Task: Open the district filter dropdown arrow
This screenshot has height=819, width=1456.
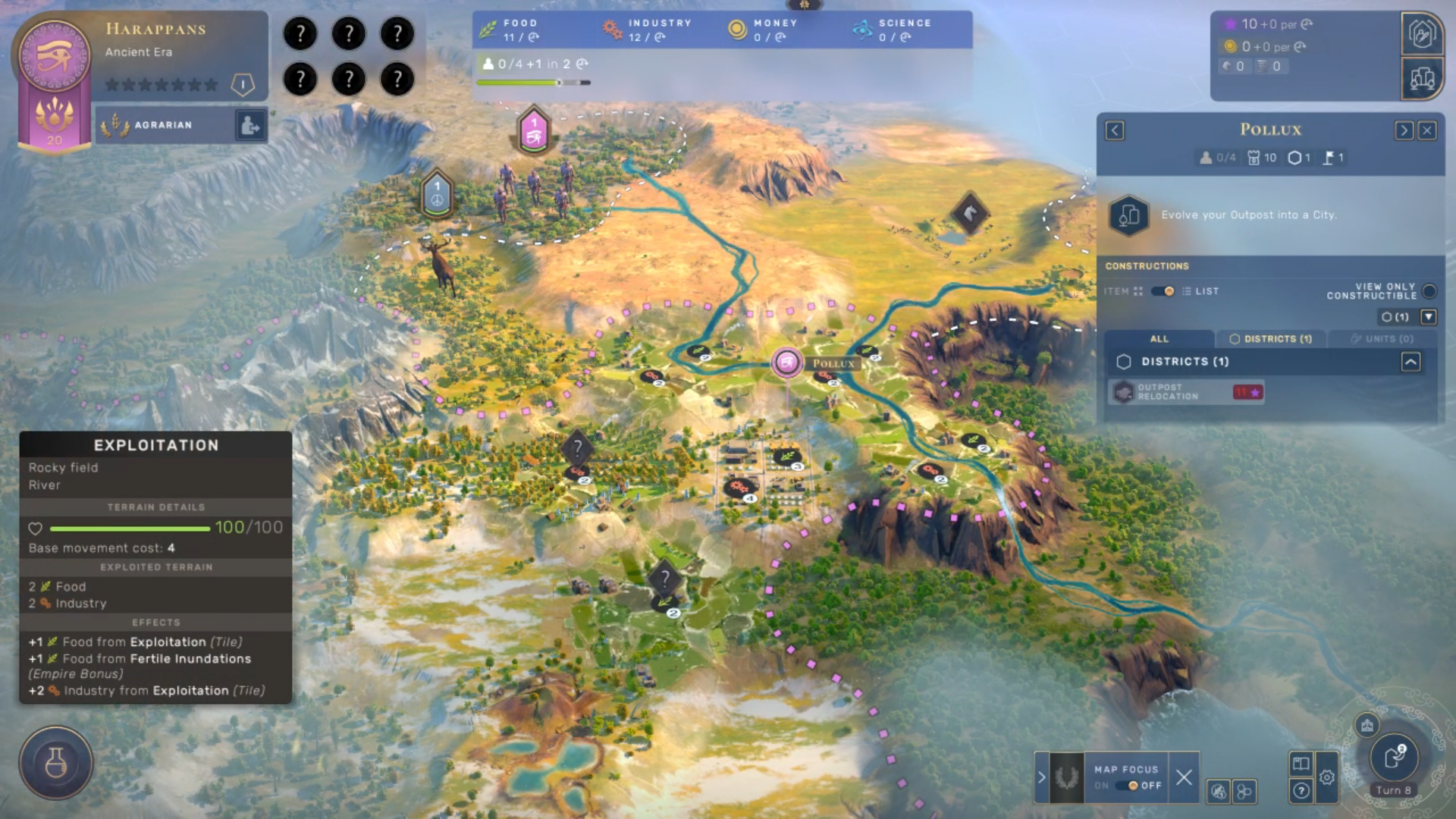Action: click(1429, 317)
